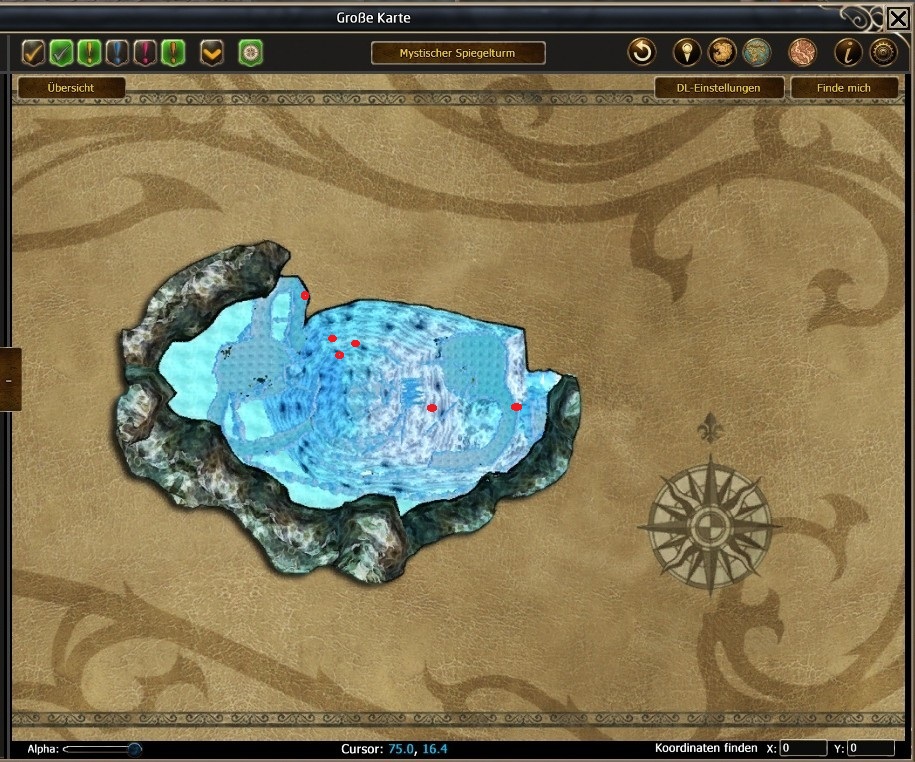Close the Große Karte window
915x762 pixels.
(x=897, y=18)
